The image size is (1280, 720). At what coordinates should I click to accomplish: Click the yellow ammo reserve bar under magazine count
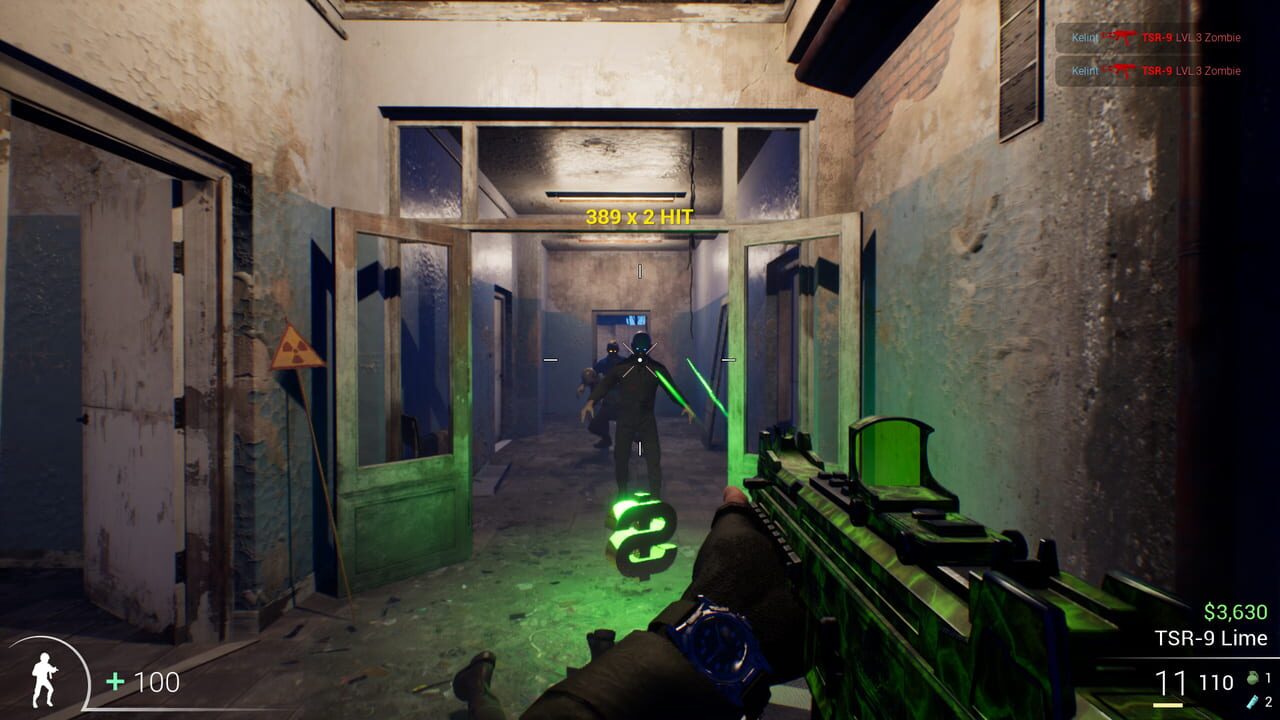(1168, 705)
